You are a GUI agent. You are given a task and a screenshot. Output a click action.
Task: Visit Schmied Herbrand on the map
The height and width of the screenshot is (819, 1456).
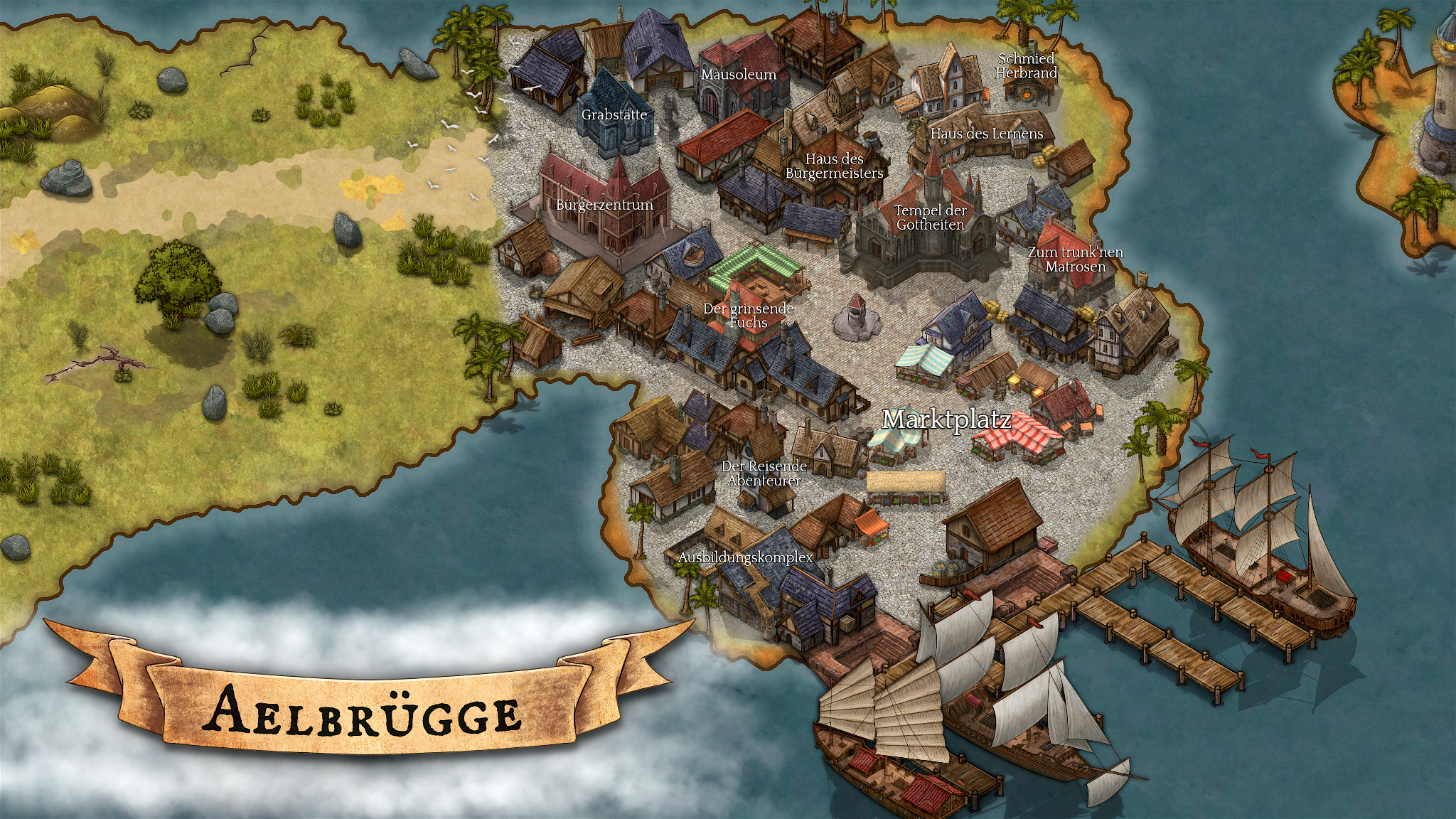pos(1026,66)
